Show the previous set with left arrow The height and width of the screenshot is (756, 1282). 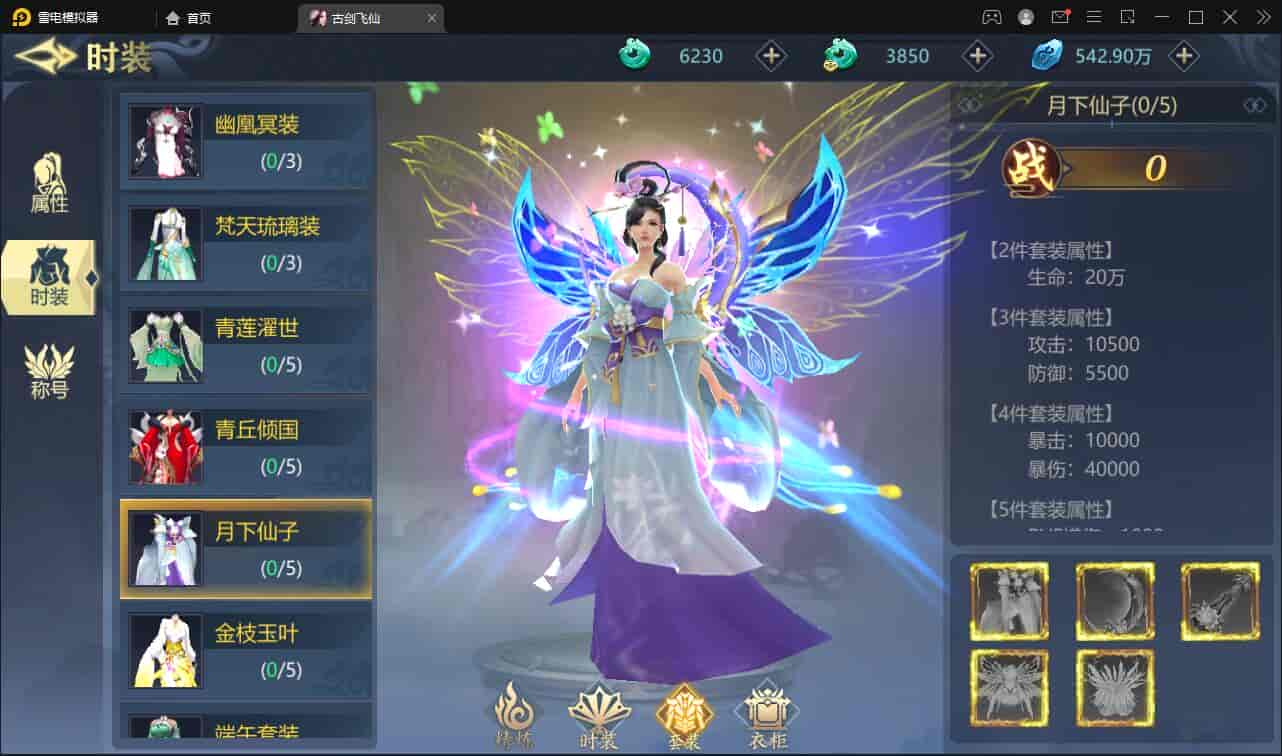(x=971, y=105)
